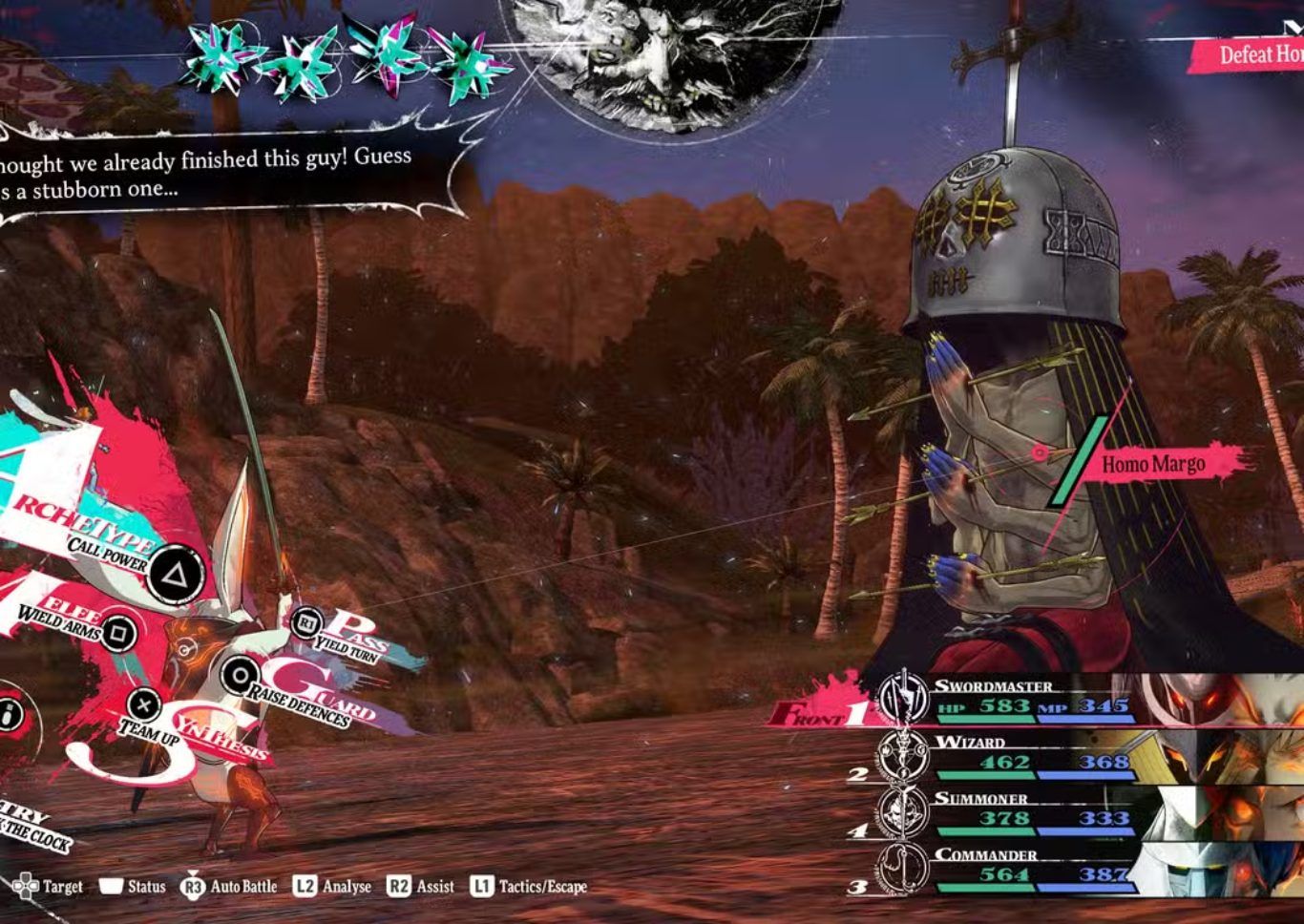Open the Synthesis Team Up command
Image resolution: width=1304 pixels, height=924 pixels.
pos(144,706)
